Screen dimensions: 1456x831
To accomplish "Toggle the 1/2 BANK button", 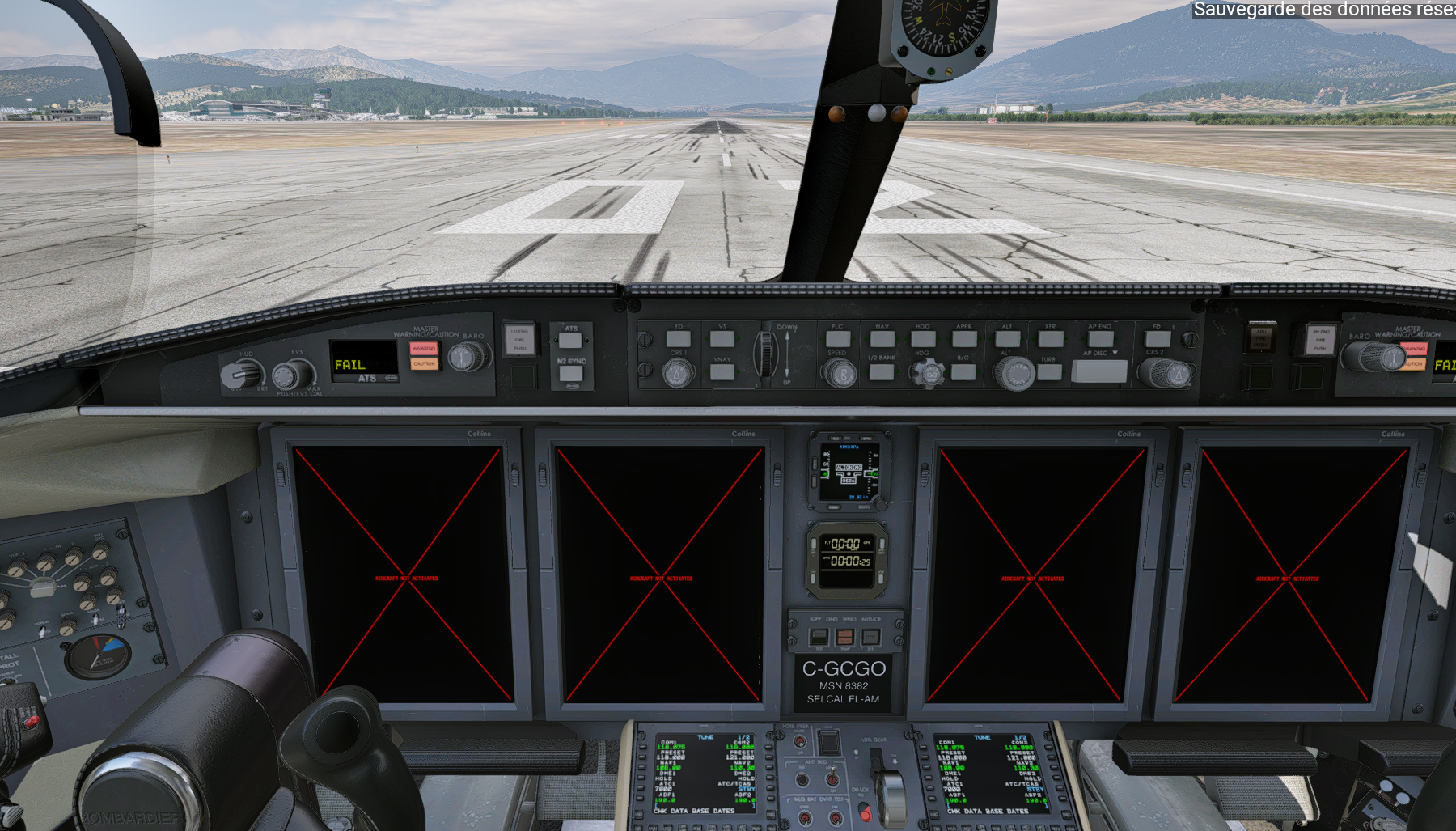I will point(882,372).
